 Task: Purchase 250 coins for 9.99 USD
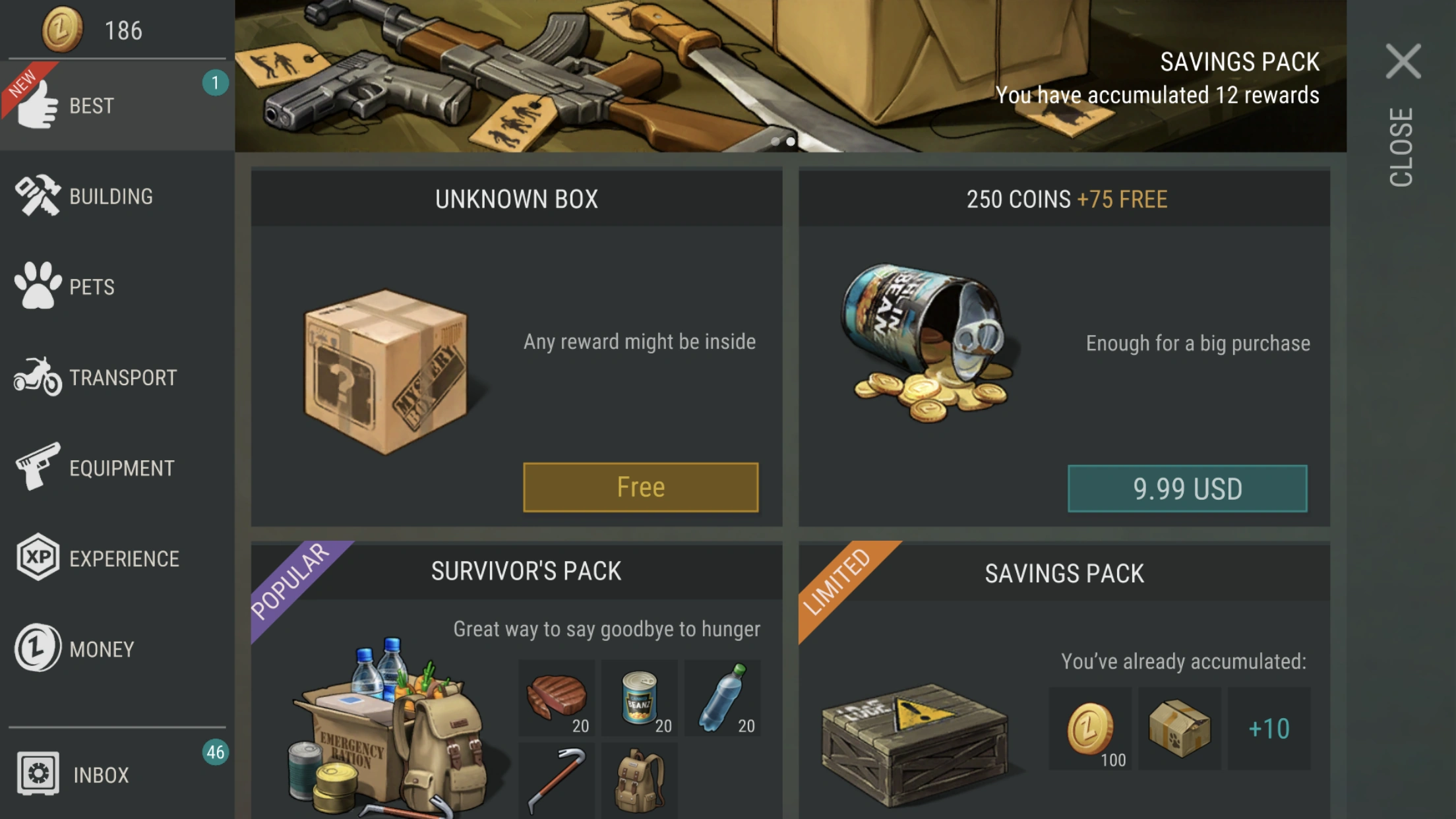(x=1187, y=488)
